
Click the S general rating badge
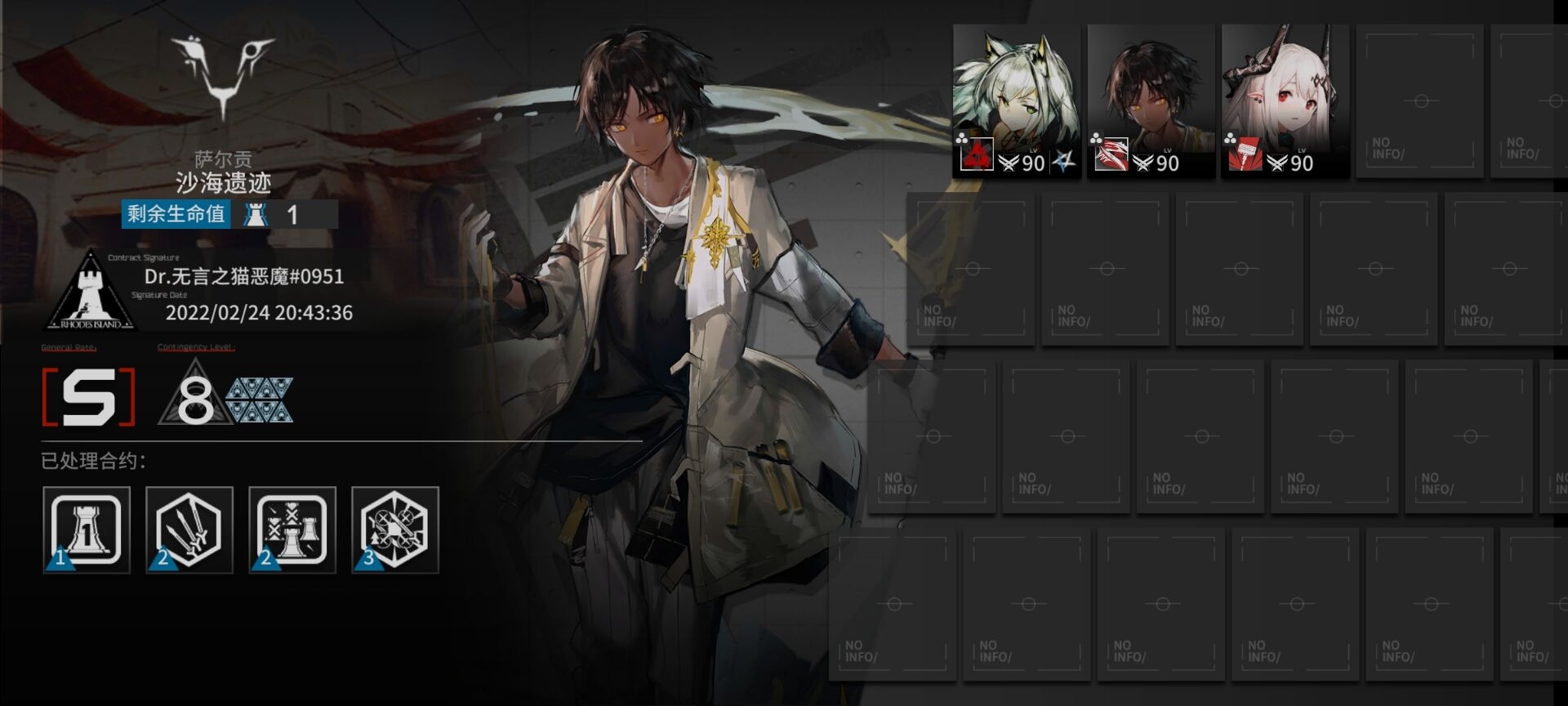88,397
